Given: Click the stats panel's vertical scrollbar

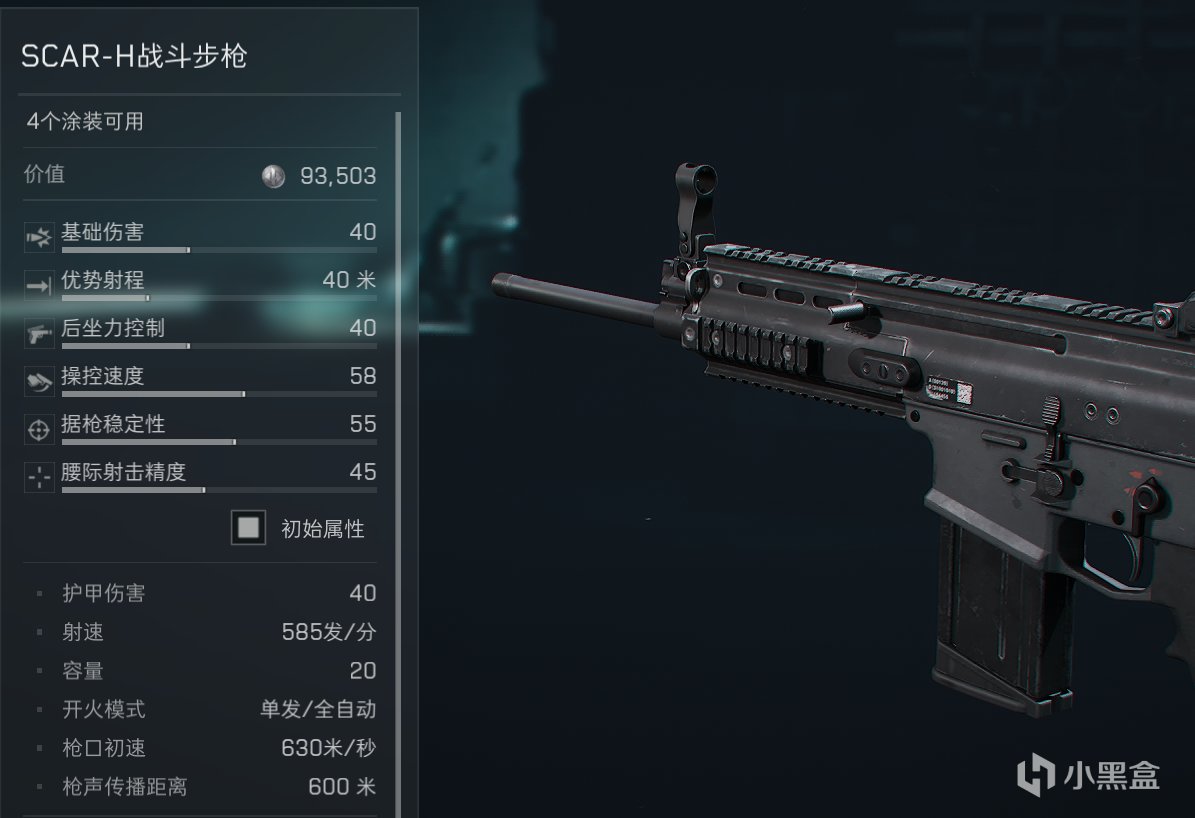Looking at the screenshot, I should pos(399,460).
